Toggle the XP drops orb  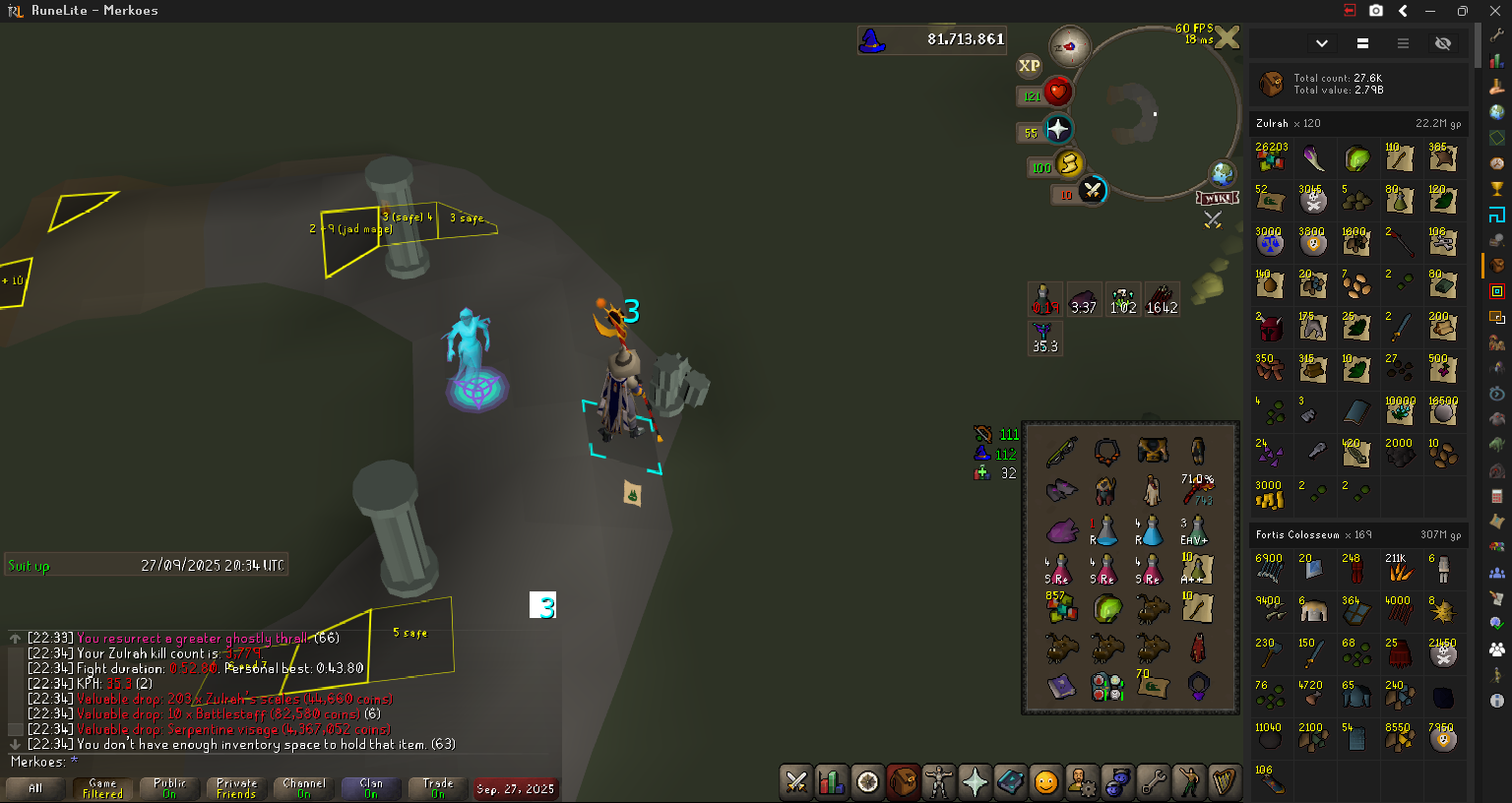[x=1029, y=66]
